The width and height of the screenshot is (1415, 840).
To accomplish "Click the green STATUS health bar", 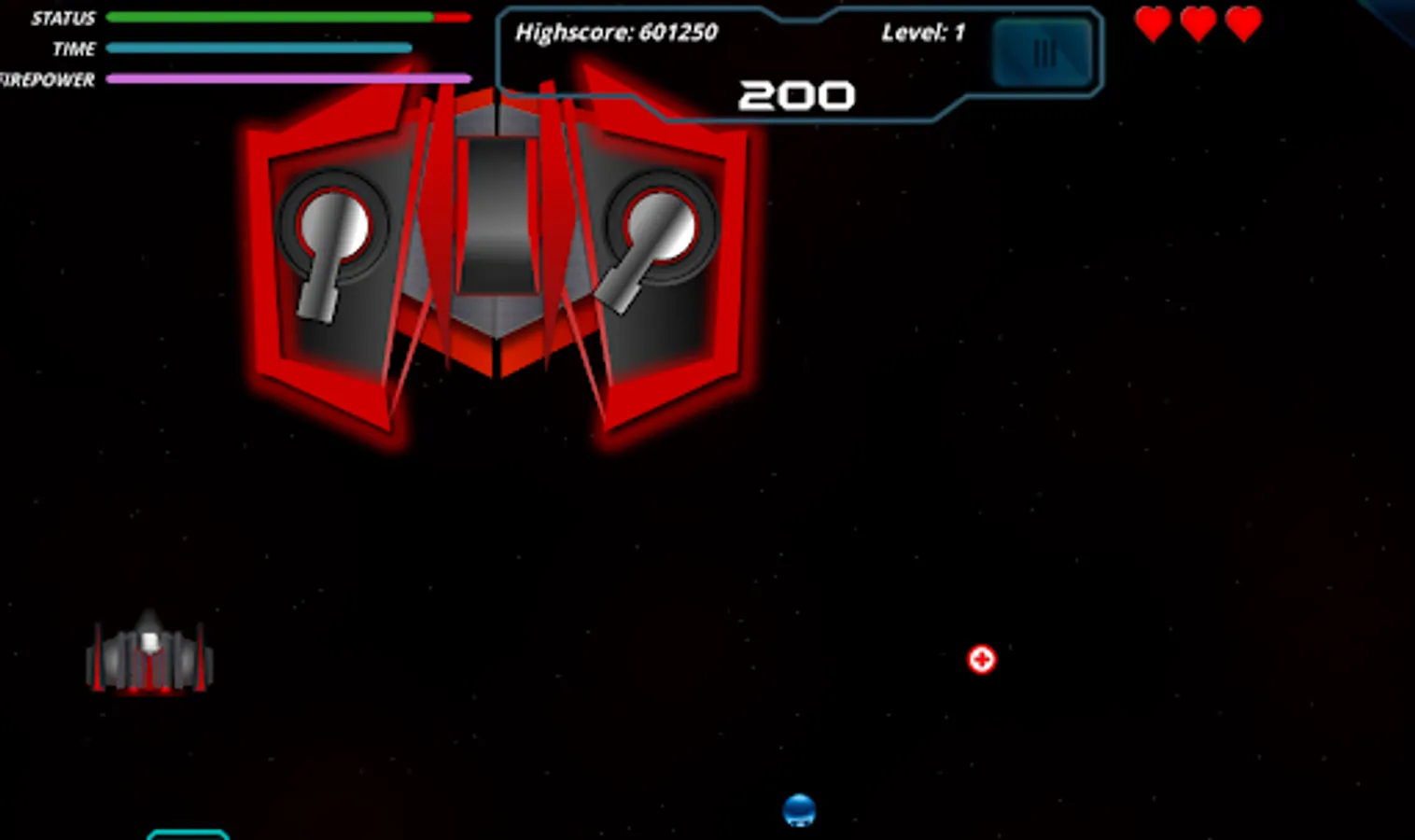I will pyautogui.click(x=271, y=16).
